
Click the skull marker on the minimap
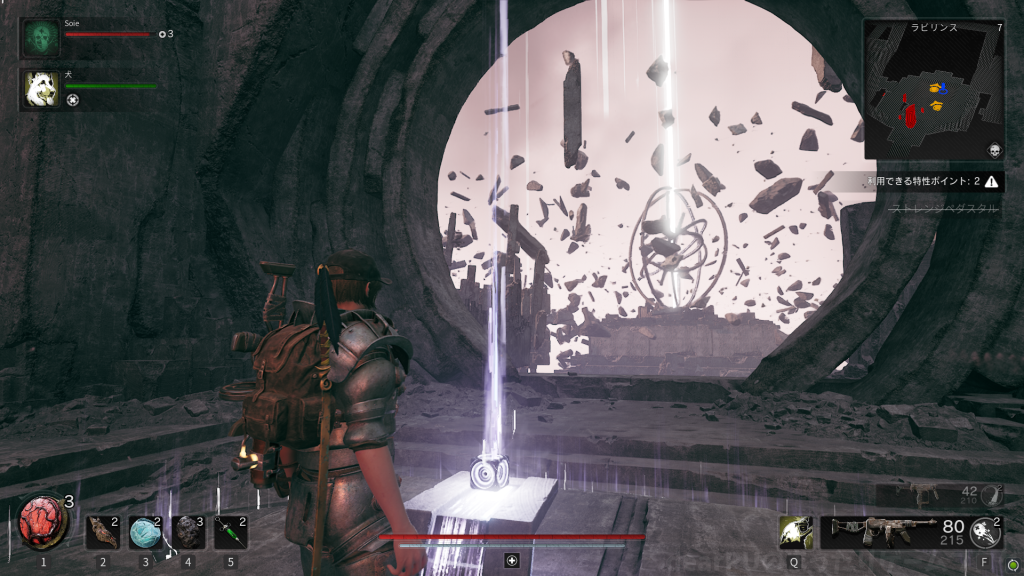click(x=994, y=150)
